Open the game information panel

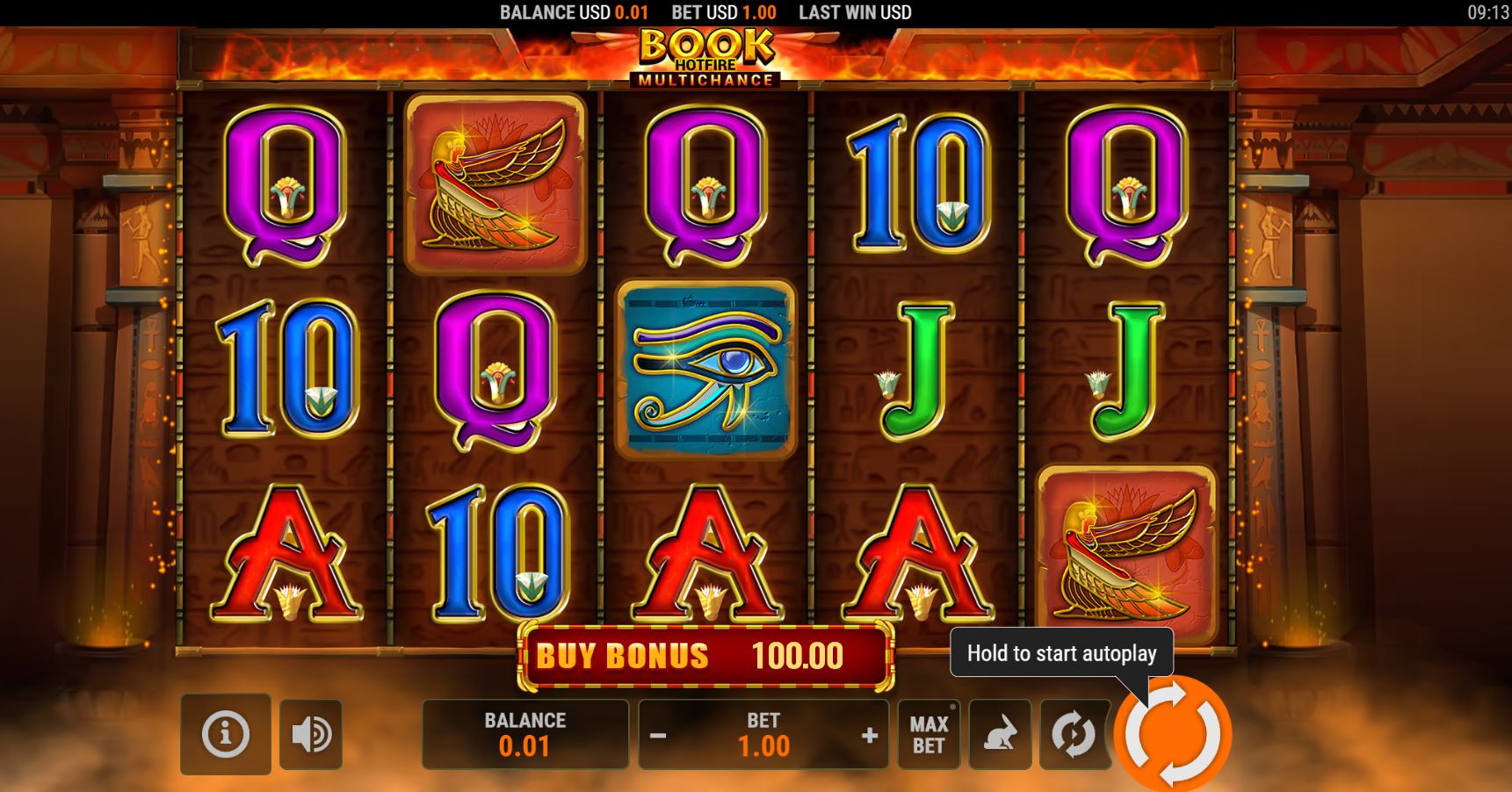(227, 734)
